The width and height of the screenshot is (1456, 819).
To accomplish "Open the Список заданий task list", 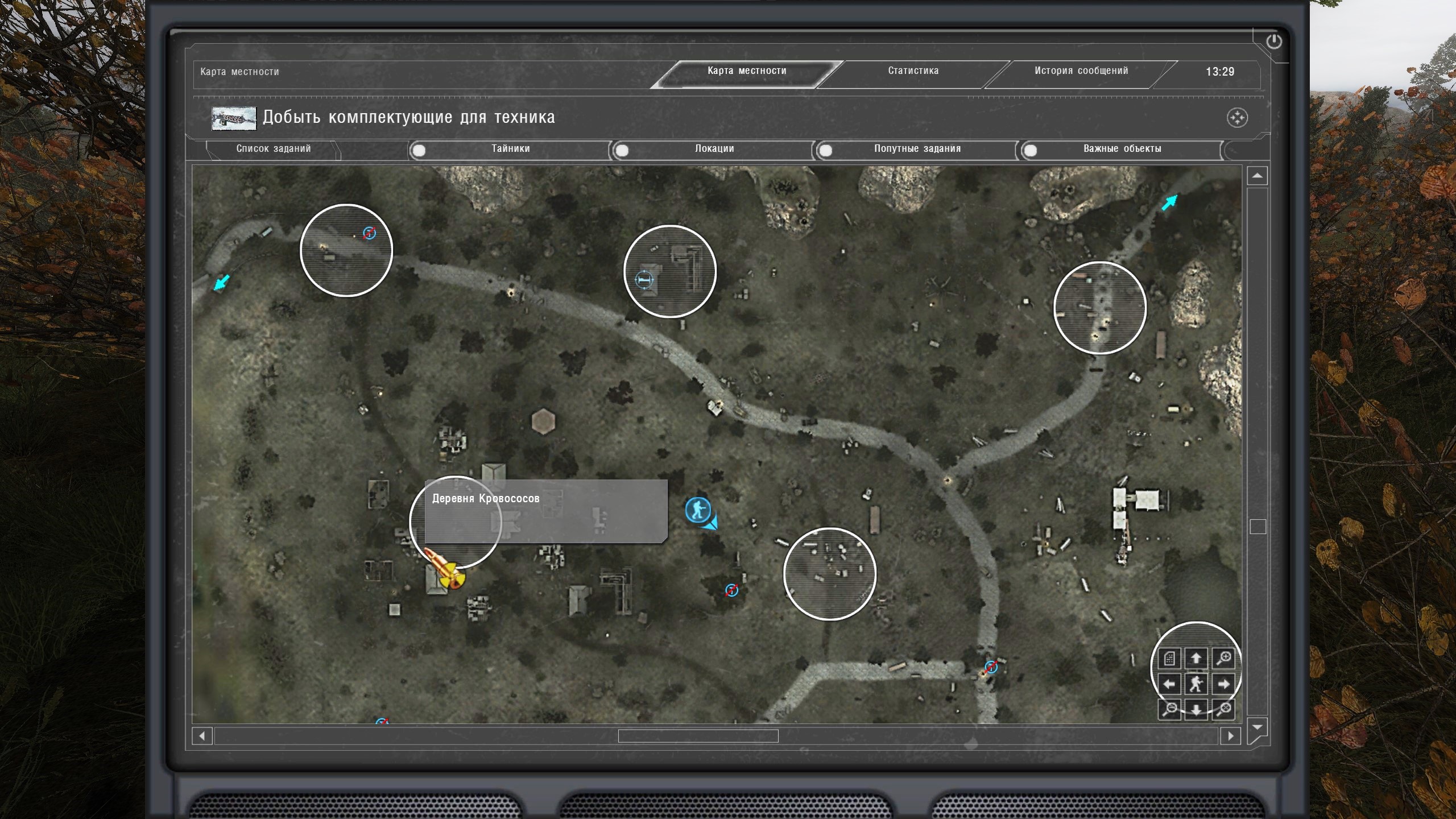I will pyautogui.click(x=274, y=149).
